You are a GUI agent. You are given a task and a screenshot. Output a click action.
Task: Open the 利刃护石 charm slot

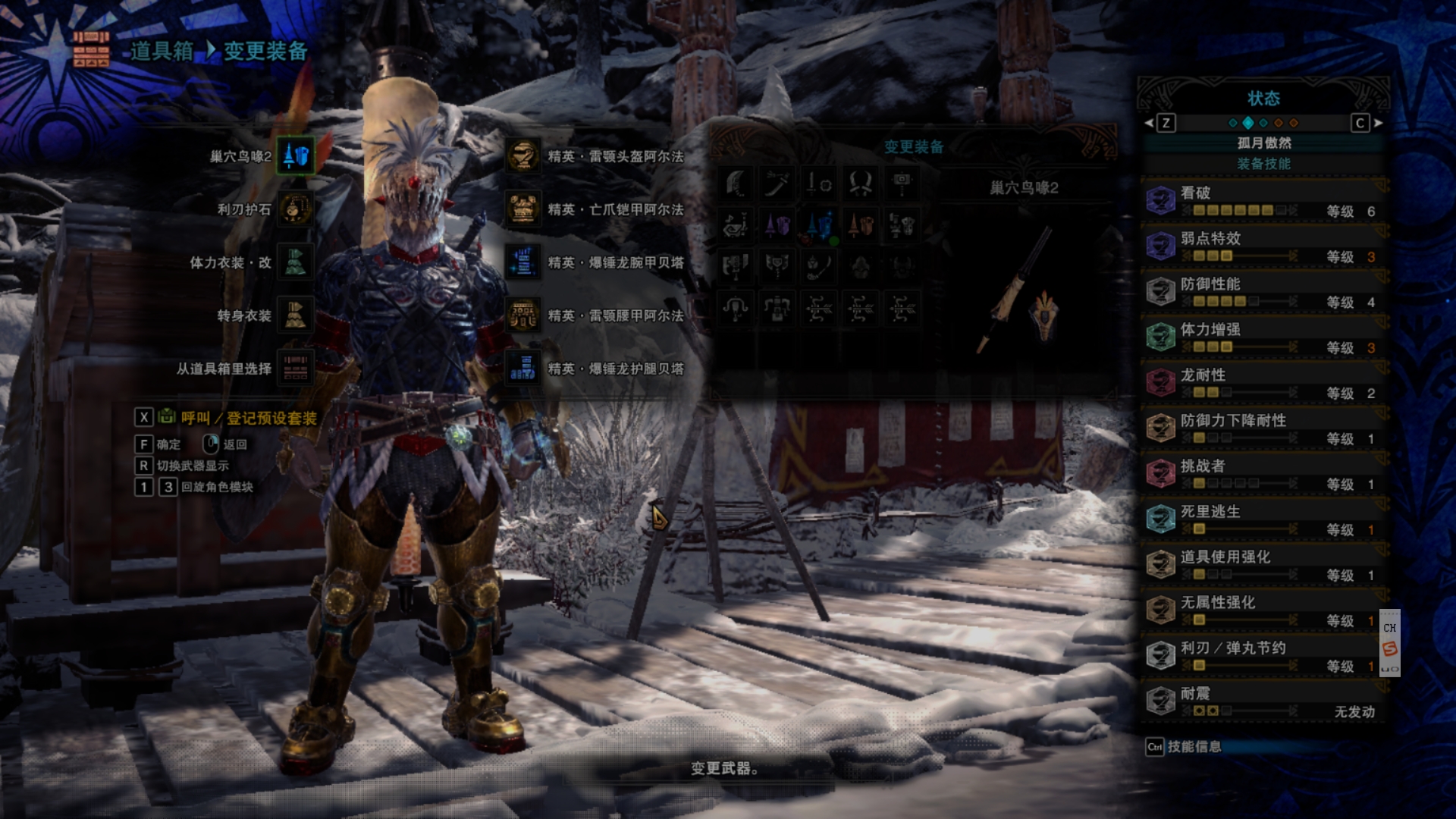tap(295, 209)
